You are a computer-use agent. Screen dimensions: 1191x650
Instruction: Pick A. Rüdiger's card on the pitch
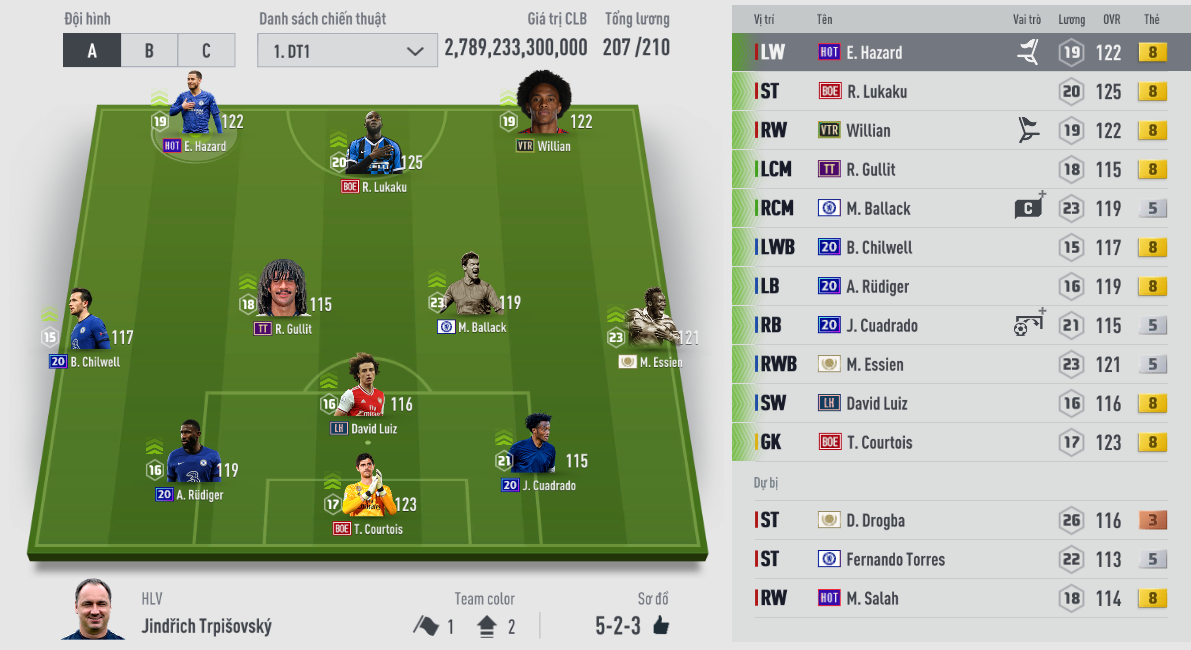point(190,461)
